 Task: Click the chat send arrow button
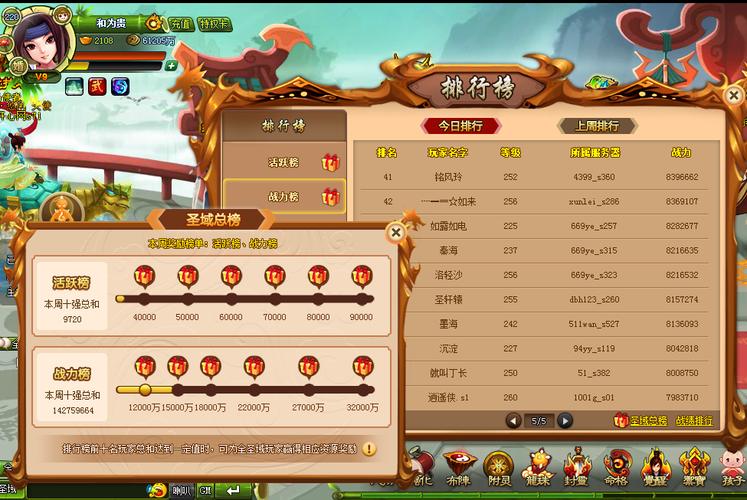[x=236, y=490]
